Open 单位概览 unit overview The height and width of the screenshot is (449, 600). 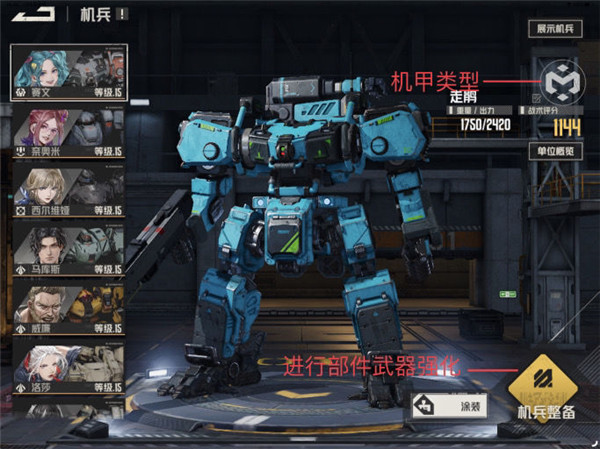pos(554,151)
